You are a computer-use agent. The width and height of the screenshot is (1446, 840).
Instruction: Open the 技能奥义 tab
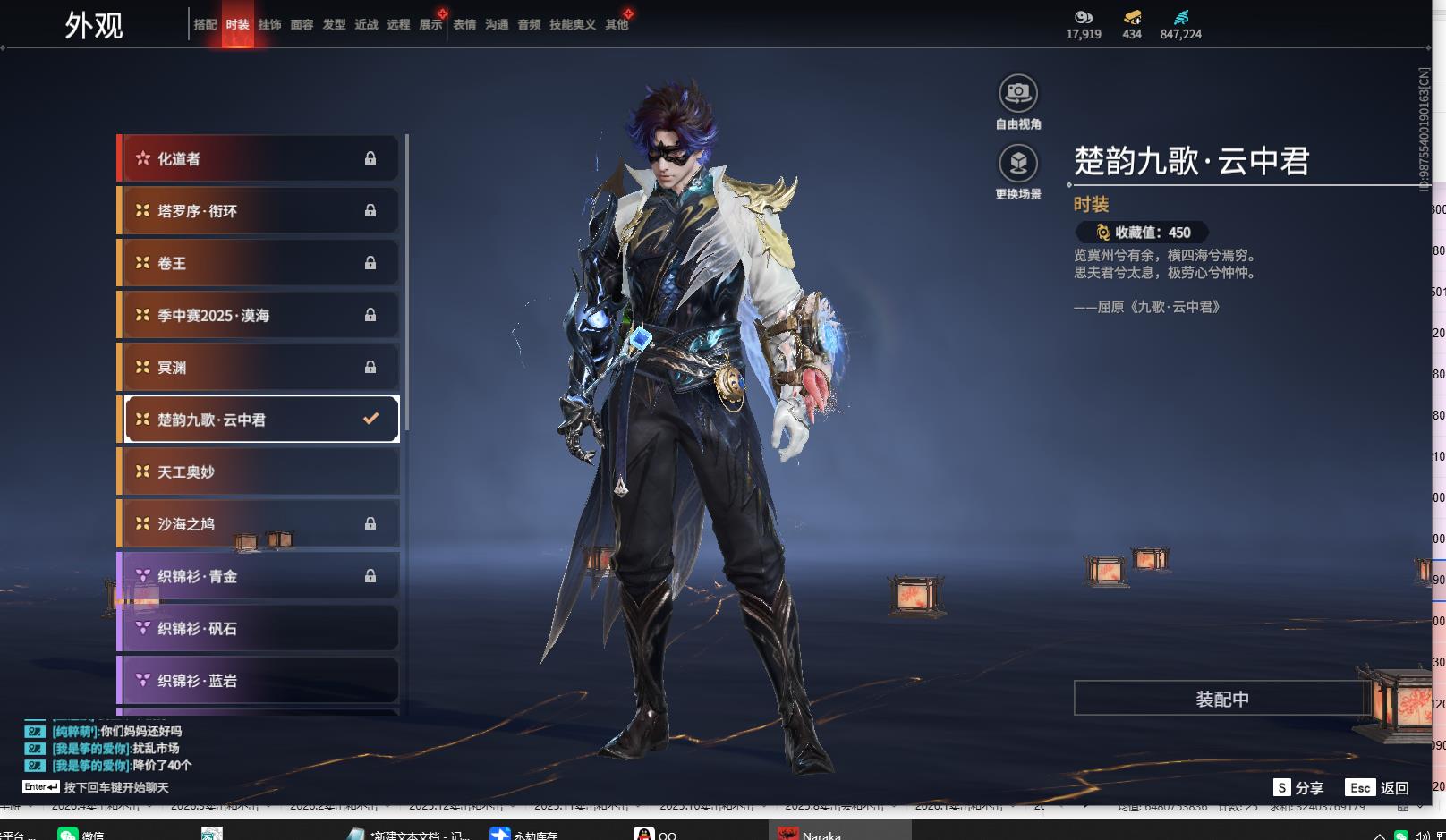(x=572, y=25)
